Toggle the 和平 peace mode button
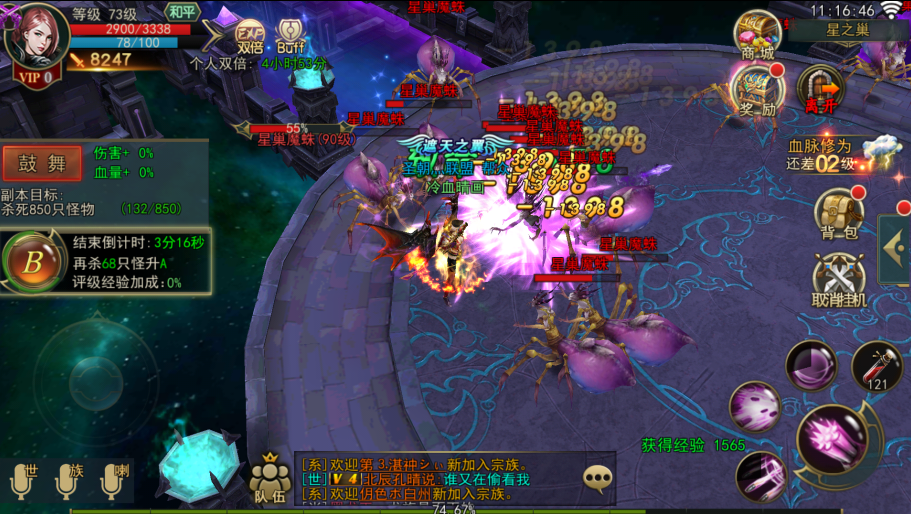This screenshot has width=911, height=514. (x=182, y=12)
